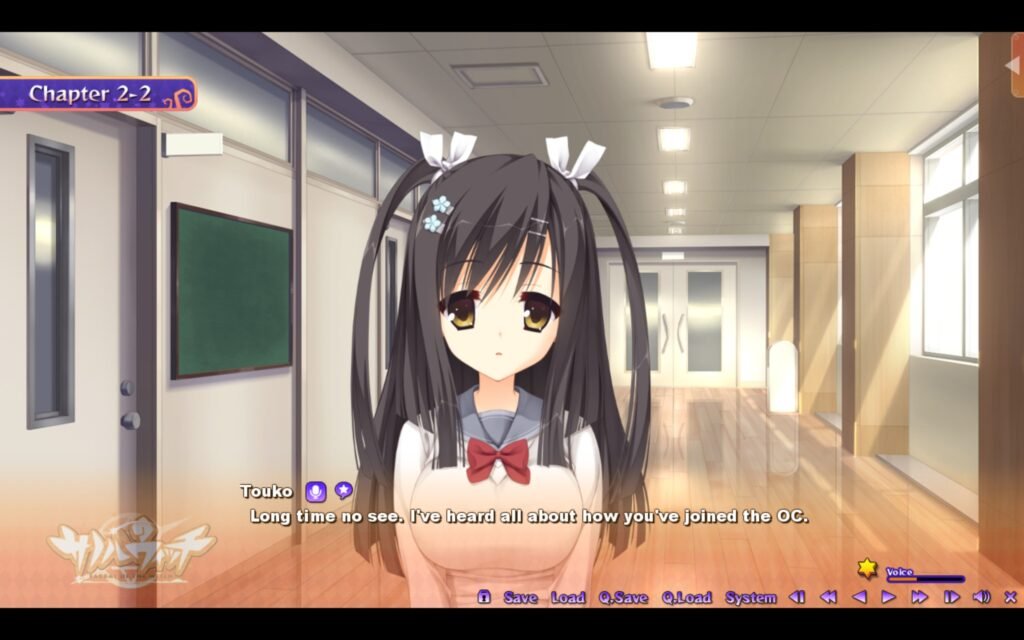Click the star speech bubble icon
The image size is (1024, 640).
tap(343, 491)
